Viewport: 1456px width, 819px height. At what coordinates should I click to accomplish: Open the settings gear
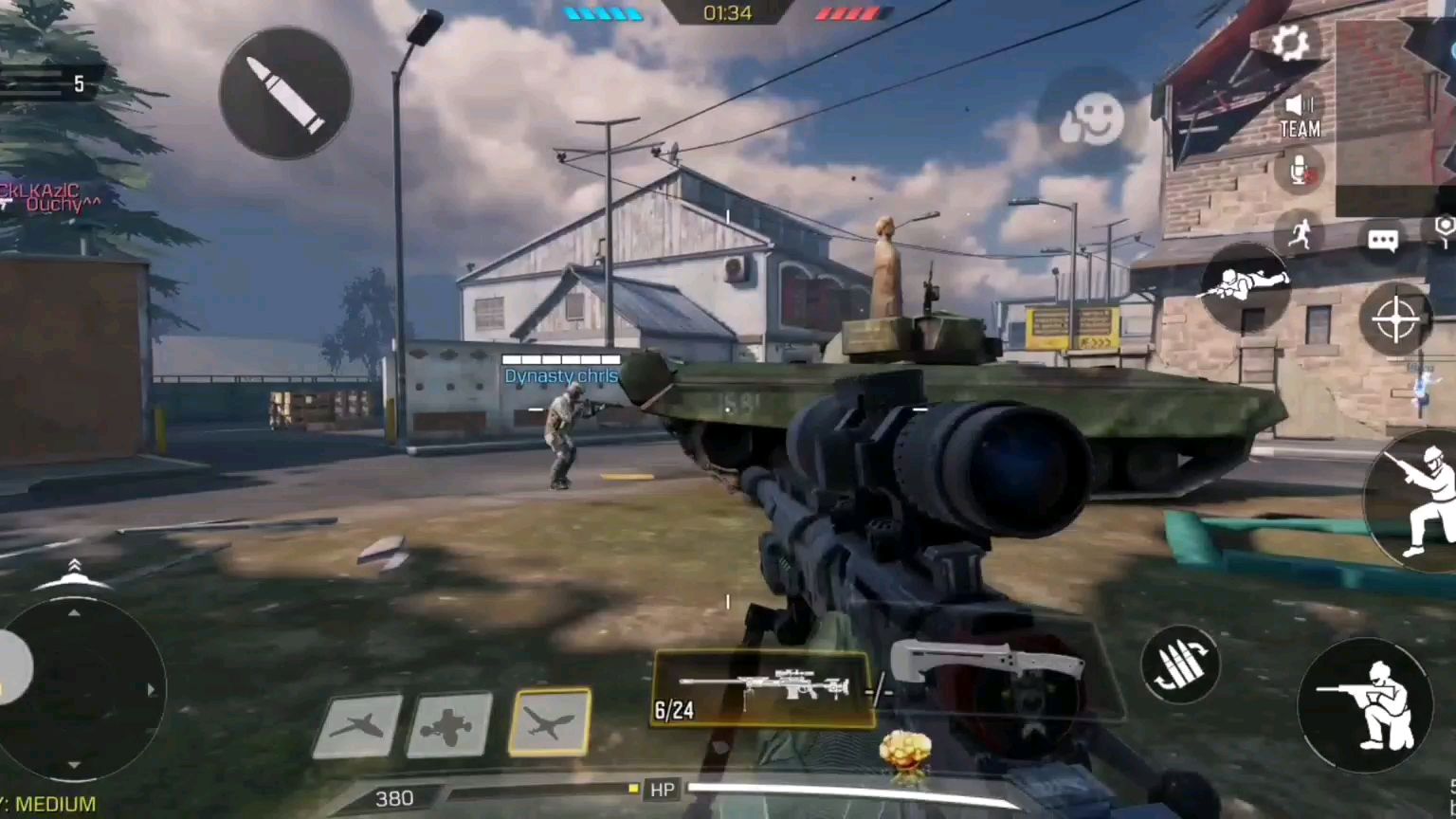[1289, 43]
